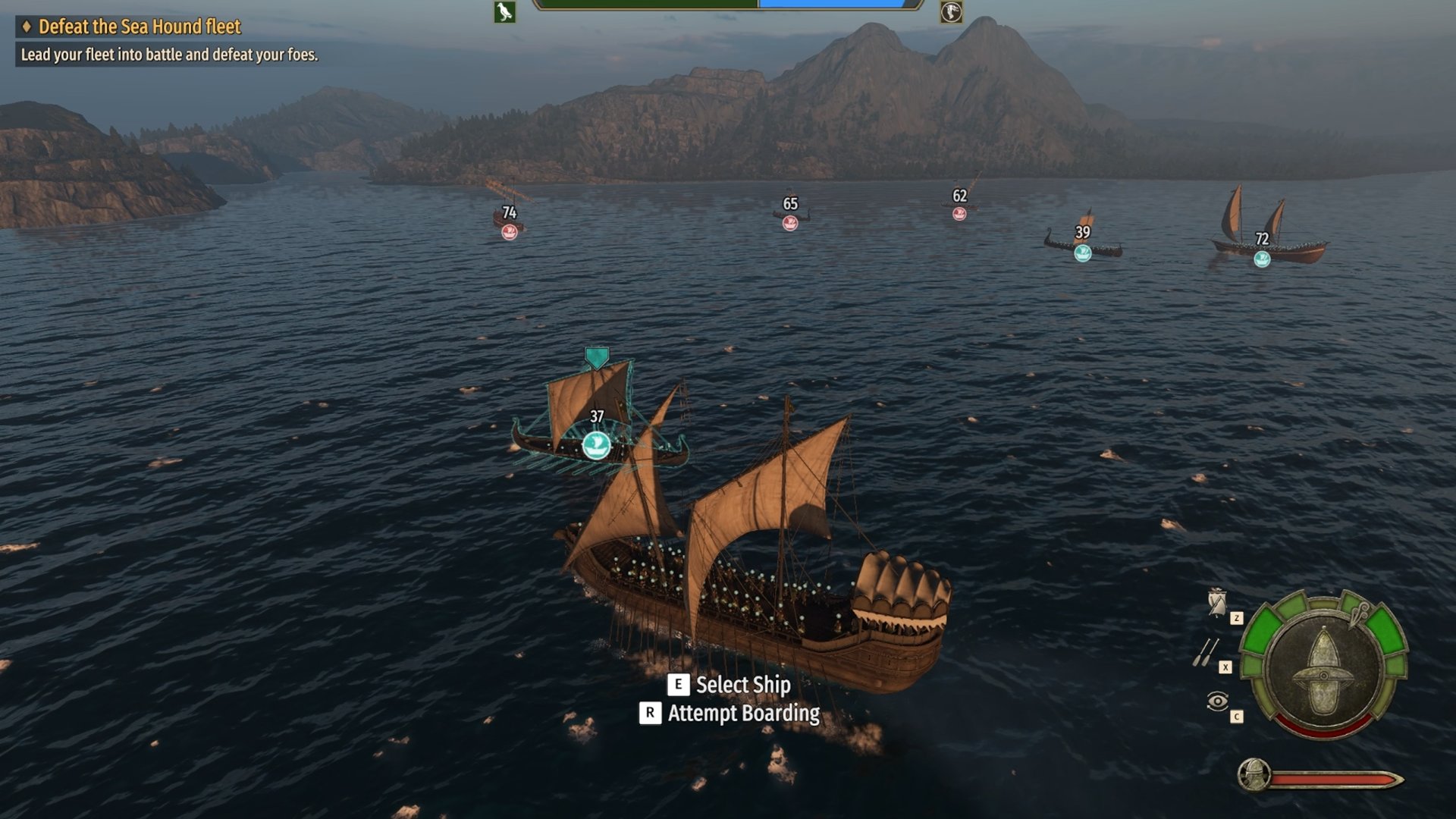
Task: Toggle the sail control icon
Action: pyautogui.click(x=1217, y=603)
